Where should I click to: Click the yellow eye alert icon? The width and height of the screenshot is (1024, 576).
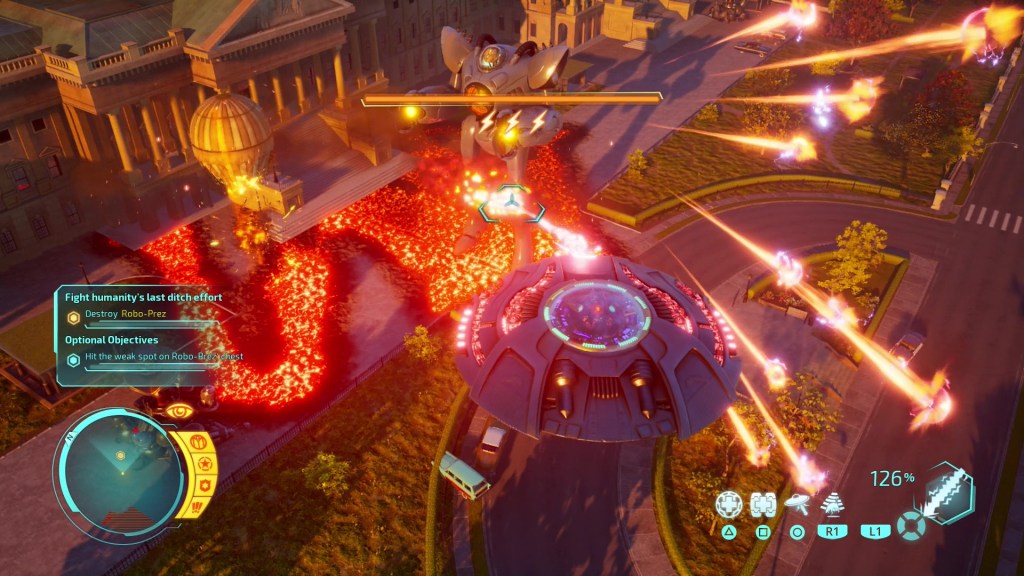tap(179, 410)
